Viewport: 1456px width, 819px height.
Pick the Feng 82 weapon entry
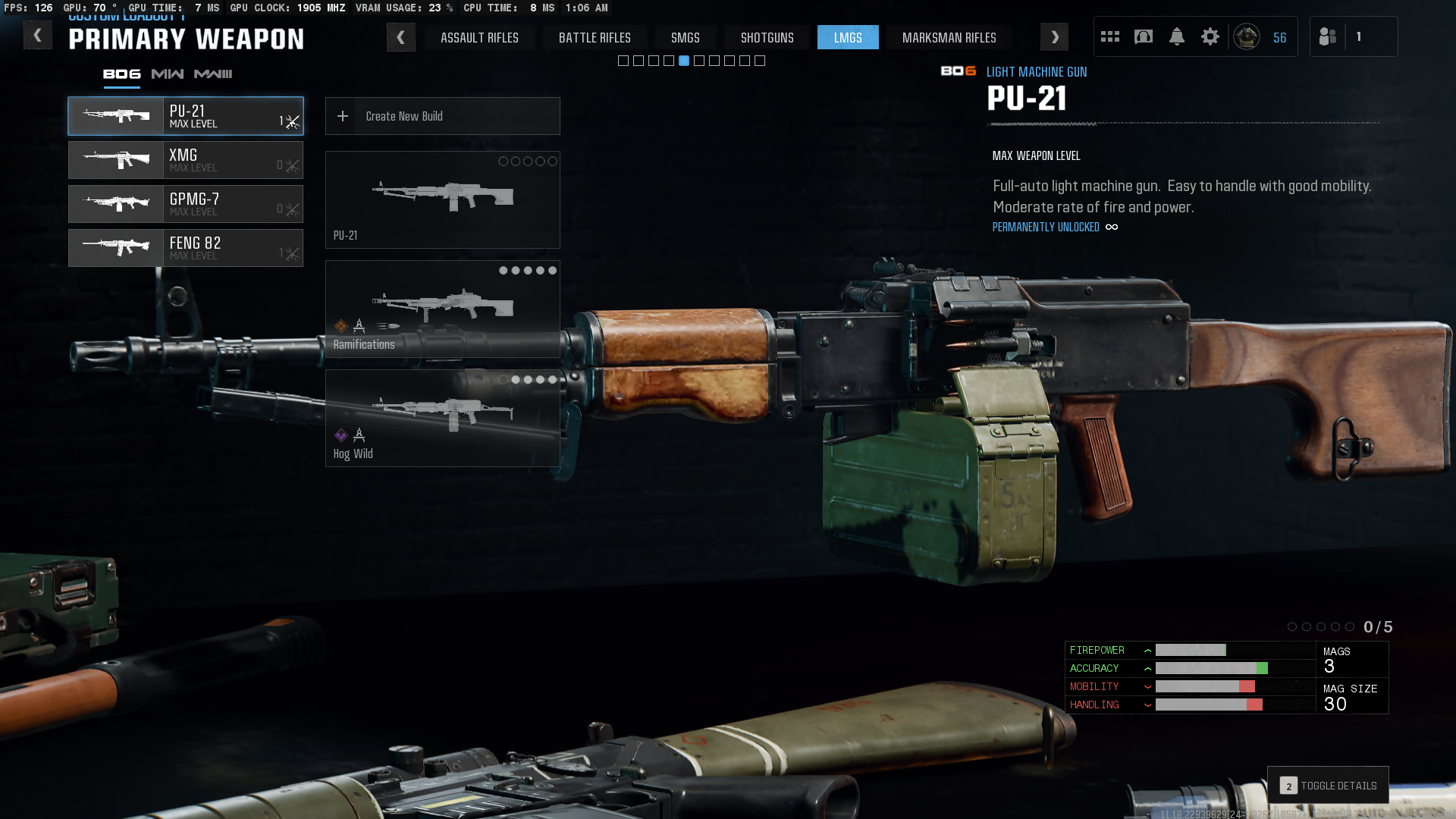(x=186, y=248)
